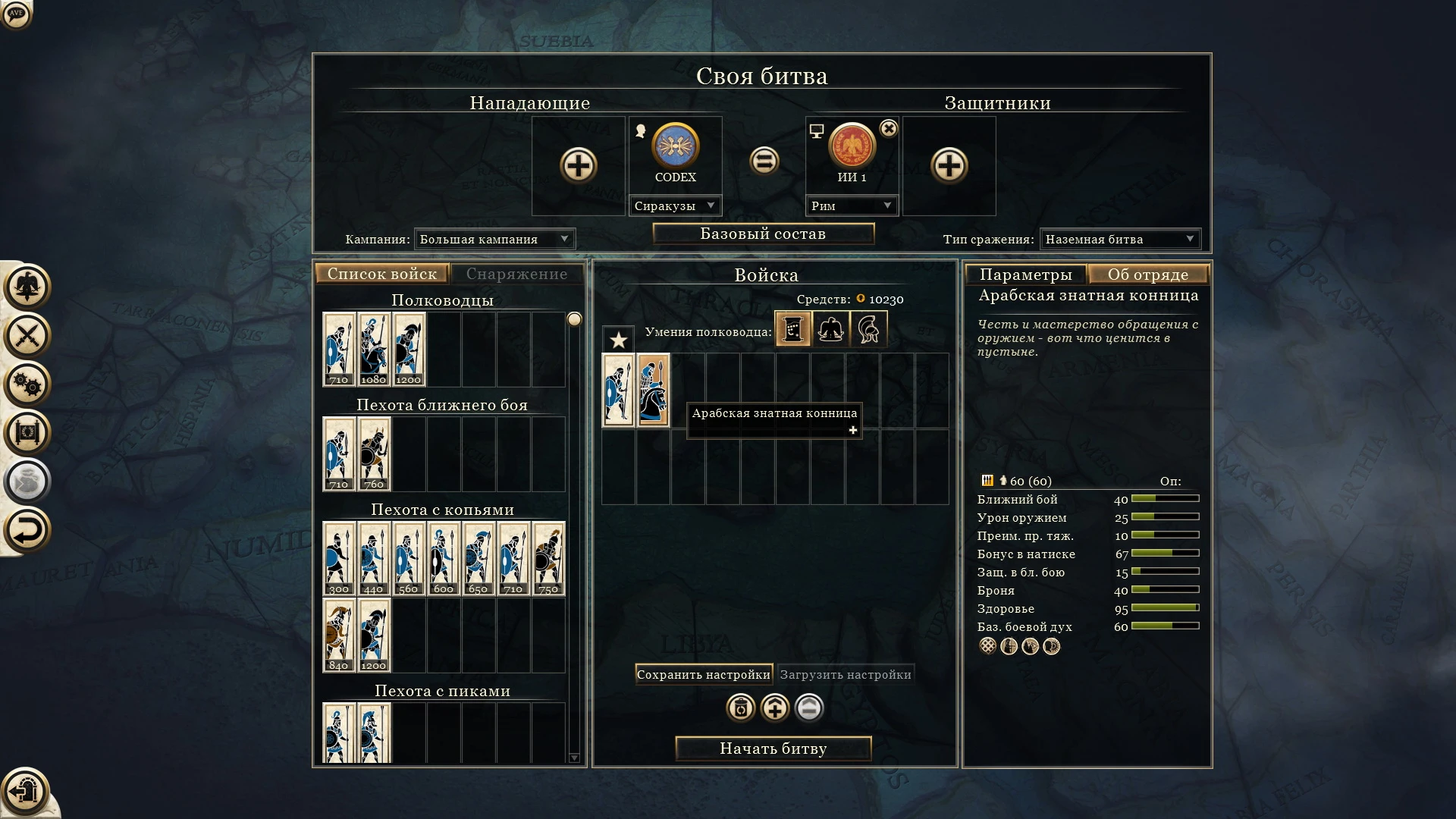1456x819 pixels.
Task: Click the swap sides button between Нападающие and Защитники
Action: click(765, 162)
